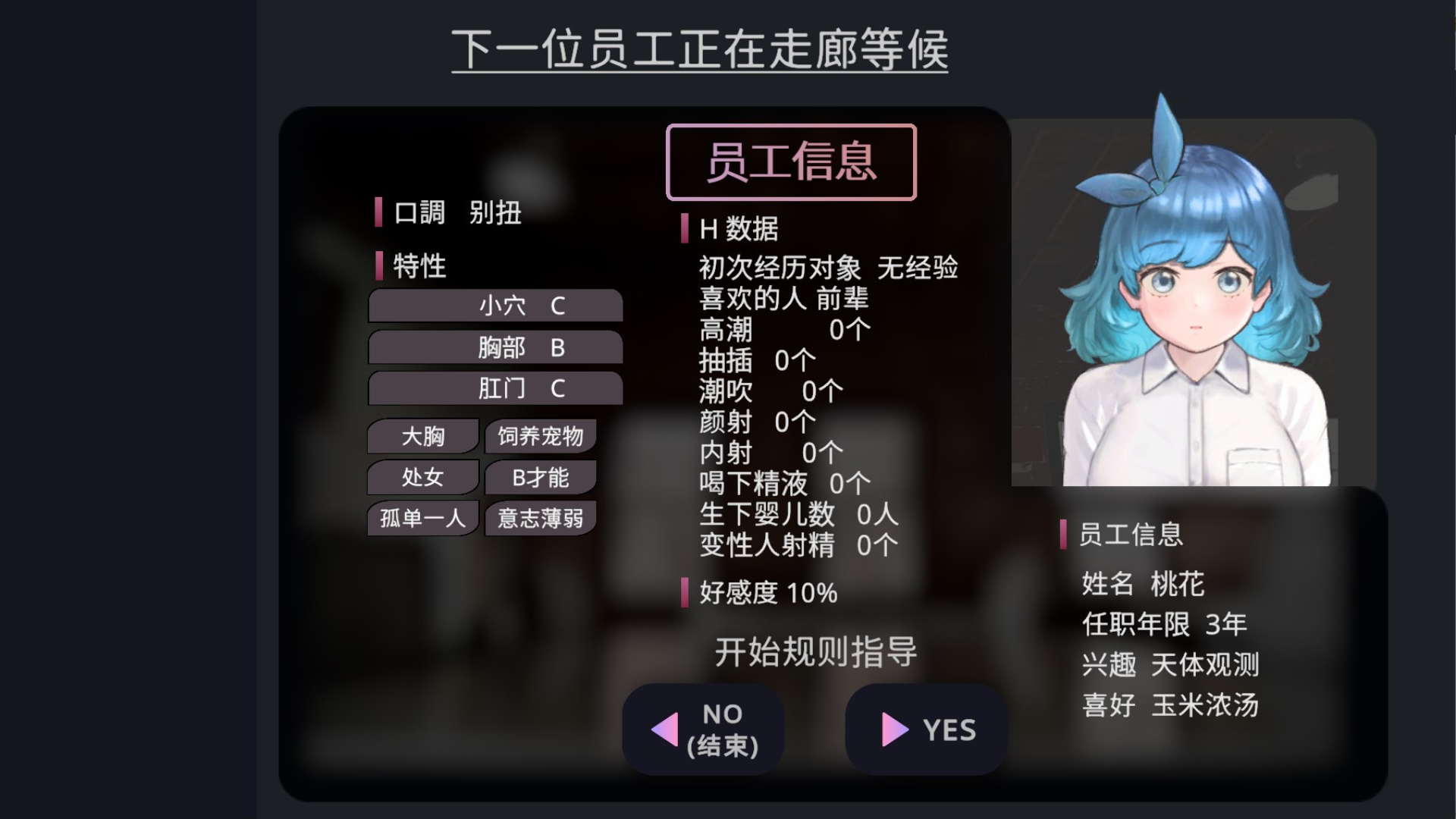The width and height of the screenshot is (1456, 819).
Task: Click the pink arrow beside YES
Action: coord(893,730)
